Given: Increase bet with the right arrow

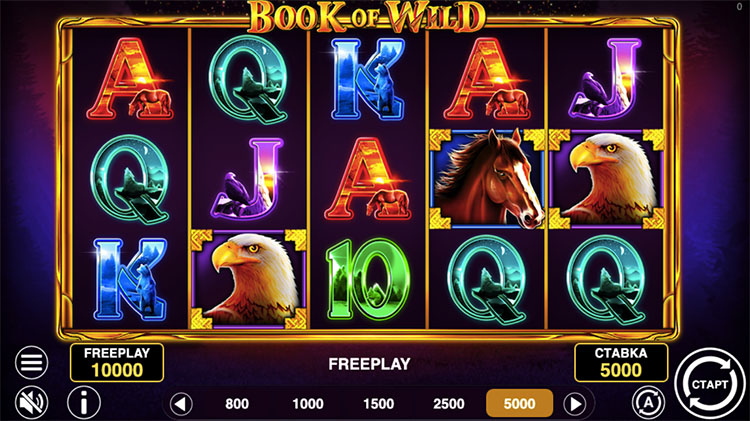Looking at the screenshot, I should click(x=574, y=404).
